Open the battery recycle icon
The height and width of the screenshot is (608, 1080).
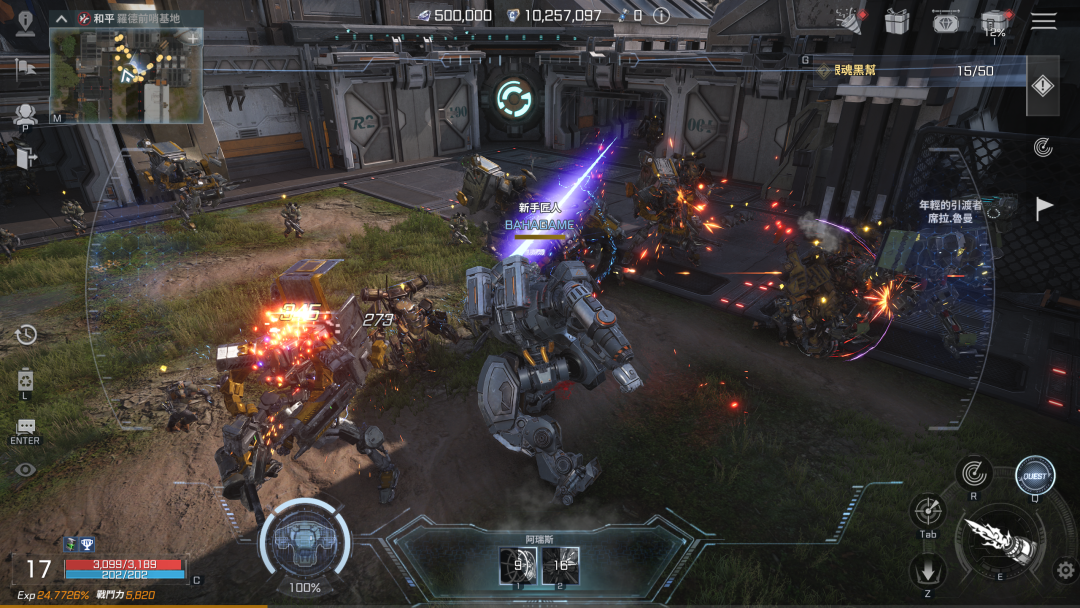[25, 380]
